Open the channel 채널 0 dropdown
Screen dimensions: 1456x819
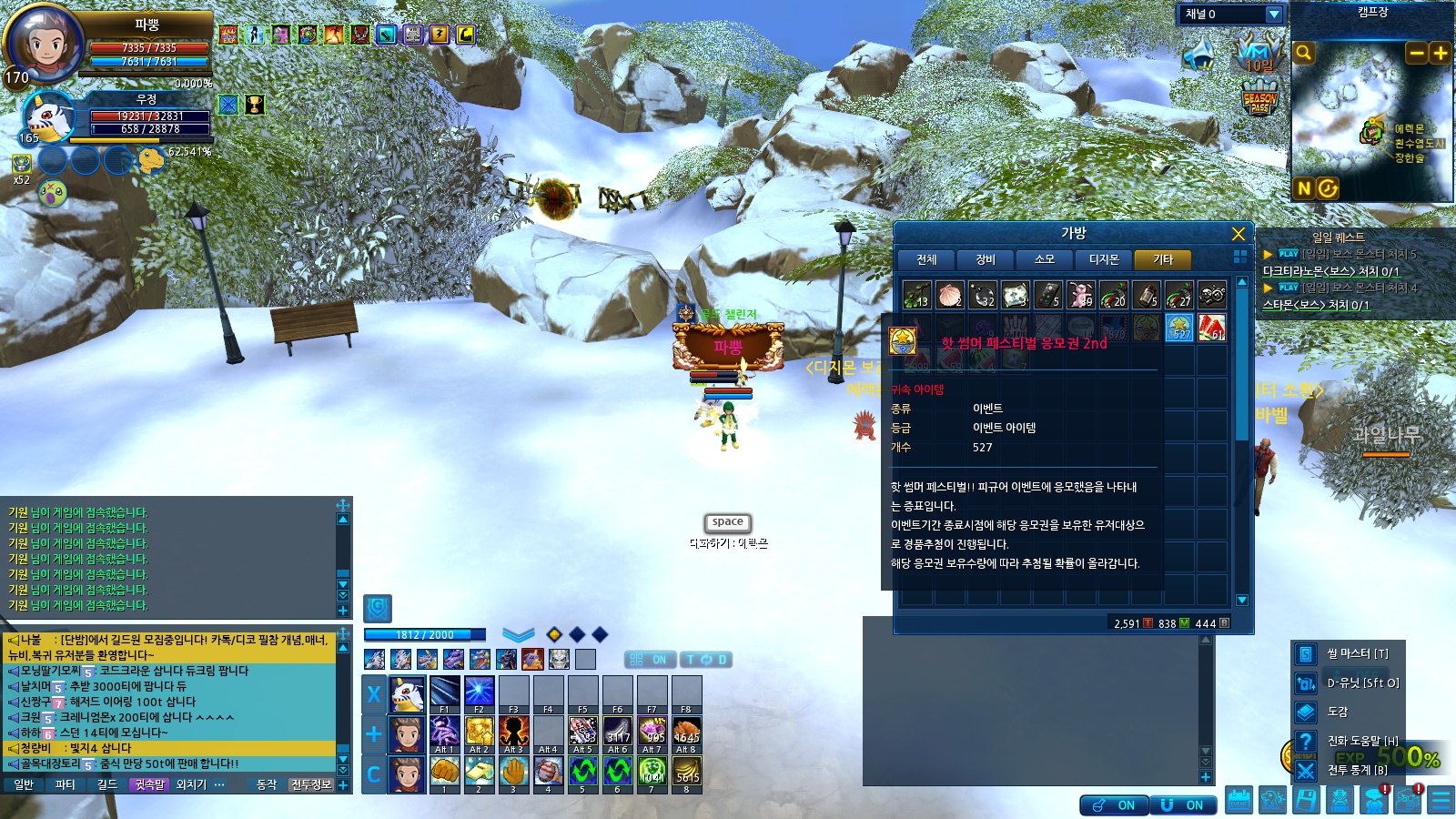pyautogui.click(x=1274, y=15)
